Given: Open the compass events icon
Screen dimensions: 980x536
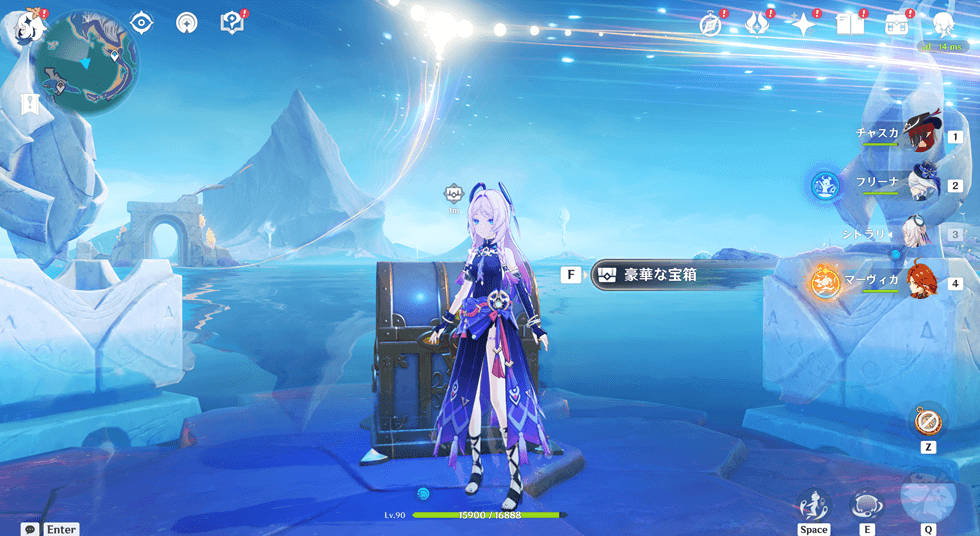Looking at the screenshot, I should pos(711,25).
